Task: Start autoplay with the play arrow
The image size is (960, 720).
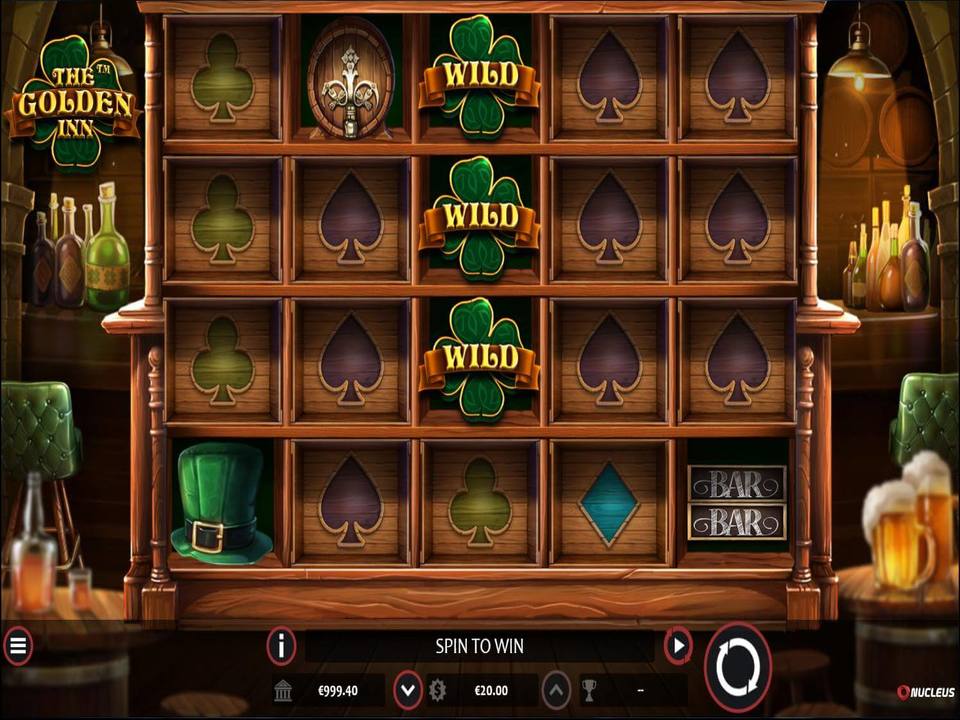Action: point(678,646)
